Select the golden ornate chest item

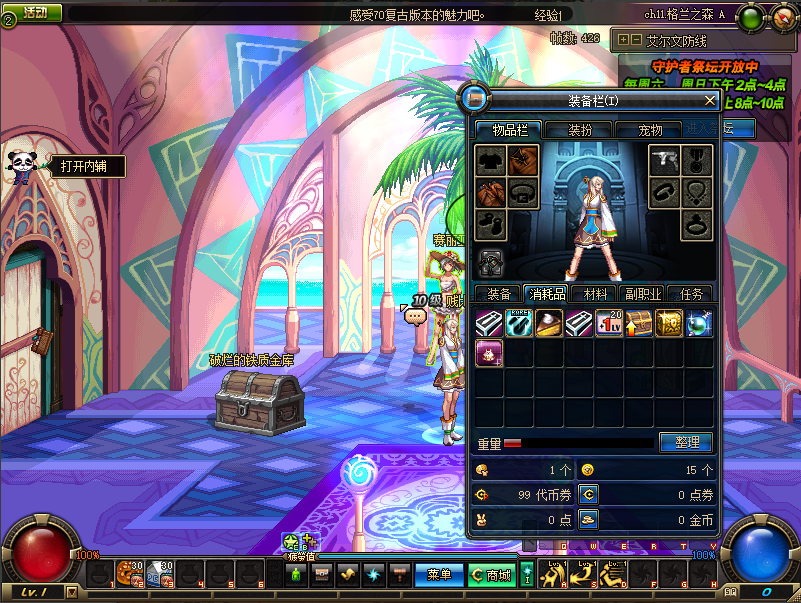(x=669, y=323)
